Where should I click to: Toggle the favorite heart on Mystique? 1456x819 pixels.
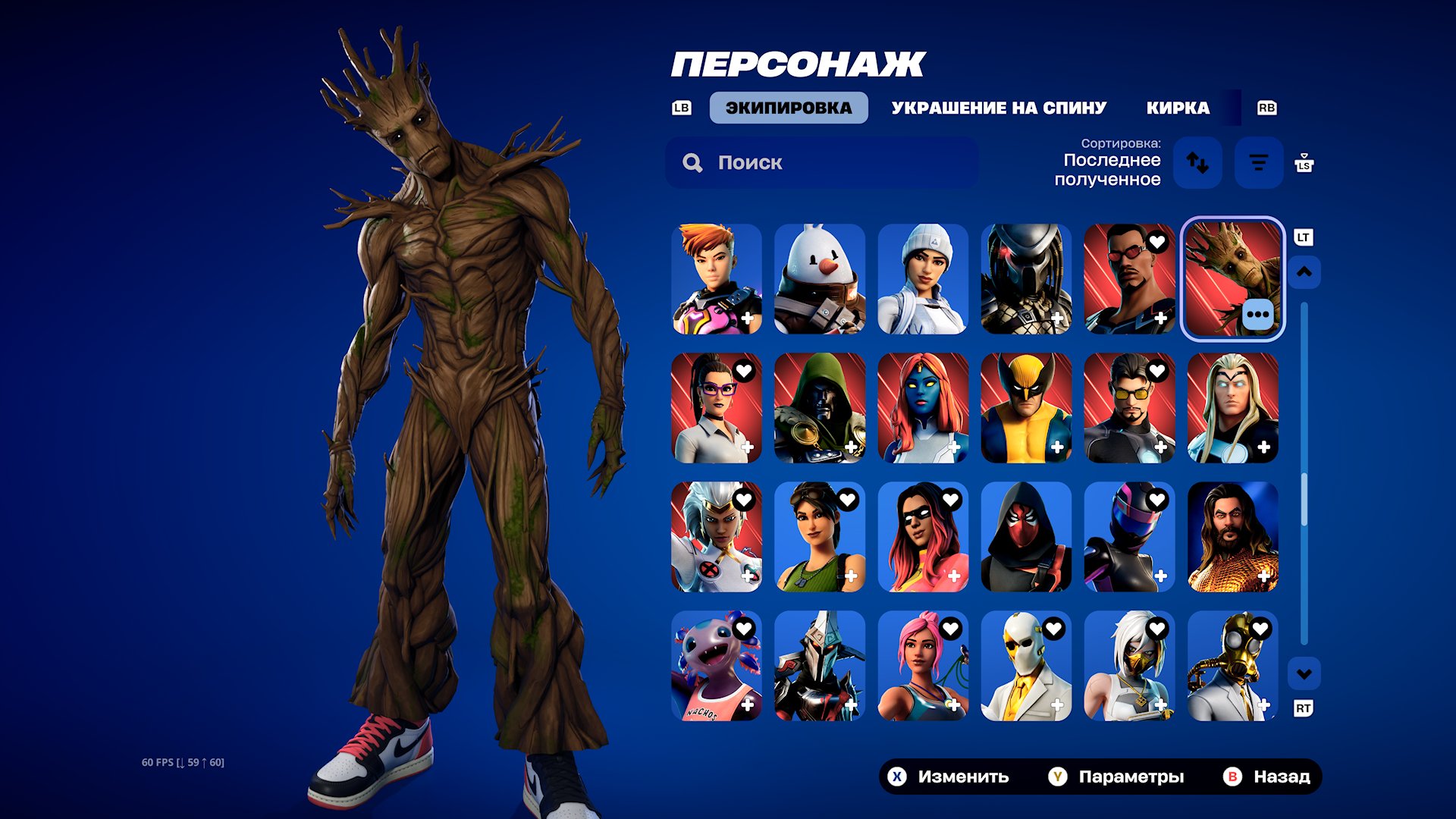pyautogui.click(x=951, y=372)
